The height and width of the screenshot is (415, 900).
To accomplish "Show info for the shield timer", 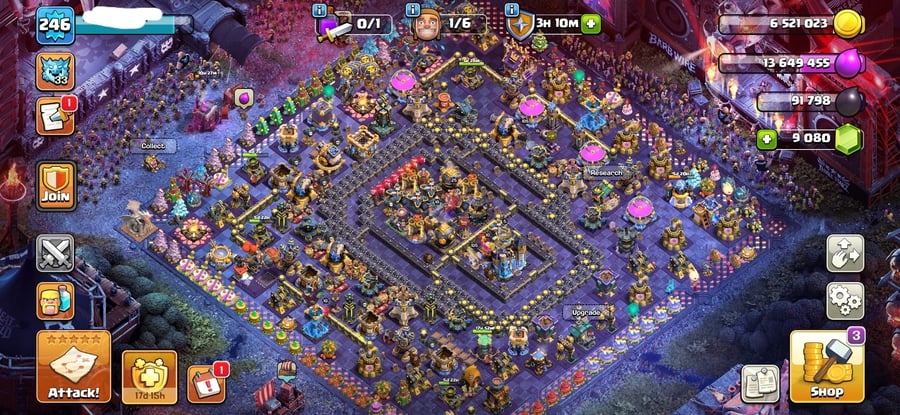I will [512, 10].
